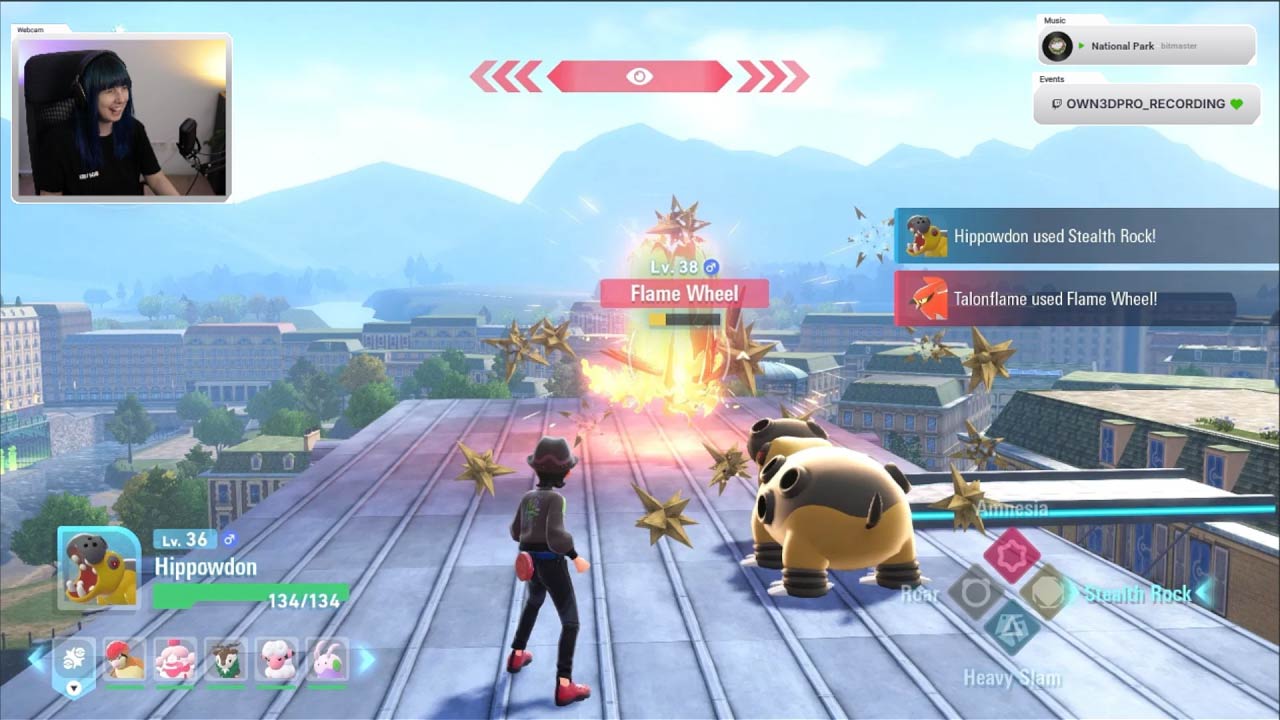This screenshot has width=1280, height=720.
Task: Open the National Park music widget
Action: [1146, 46]
